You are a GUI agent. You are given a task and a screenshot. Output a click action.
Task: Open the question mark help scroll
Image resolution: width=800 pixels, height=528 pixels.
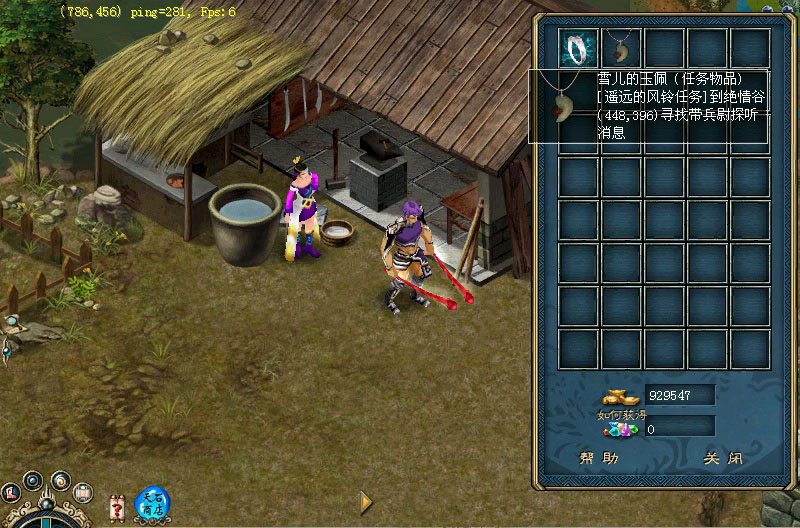tap(116, 510)
